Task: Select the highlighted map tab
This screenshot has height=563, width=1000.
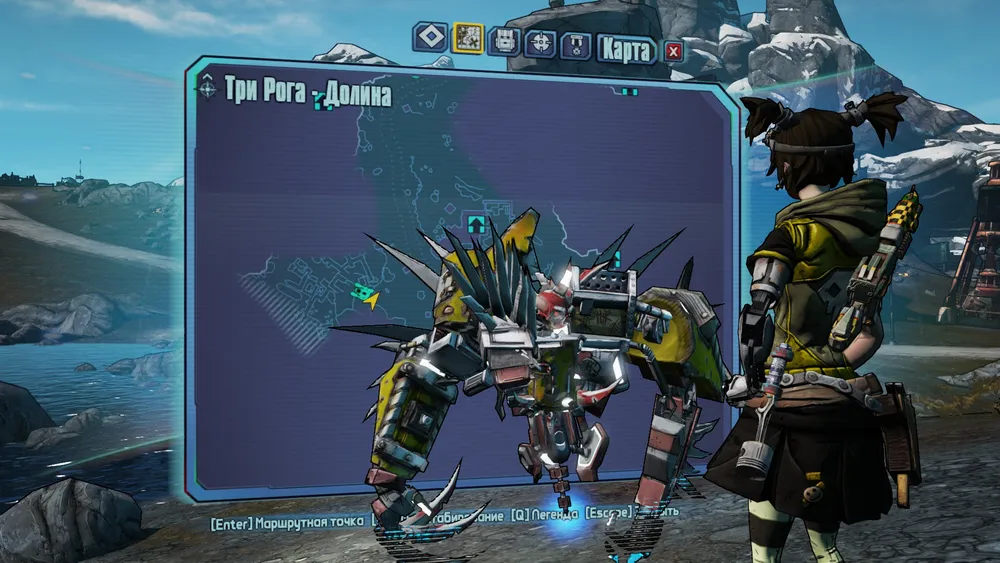Action: coord(467,39)
